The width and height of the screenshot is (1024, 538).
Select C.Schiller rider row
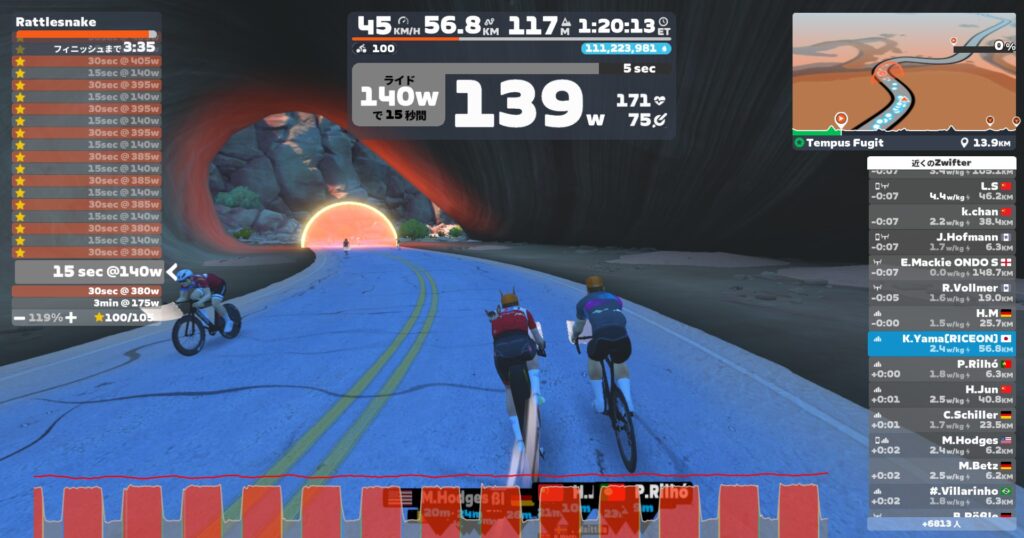coord(941,420)
